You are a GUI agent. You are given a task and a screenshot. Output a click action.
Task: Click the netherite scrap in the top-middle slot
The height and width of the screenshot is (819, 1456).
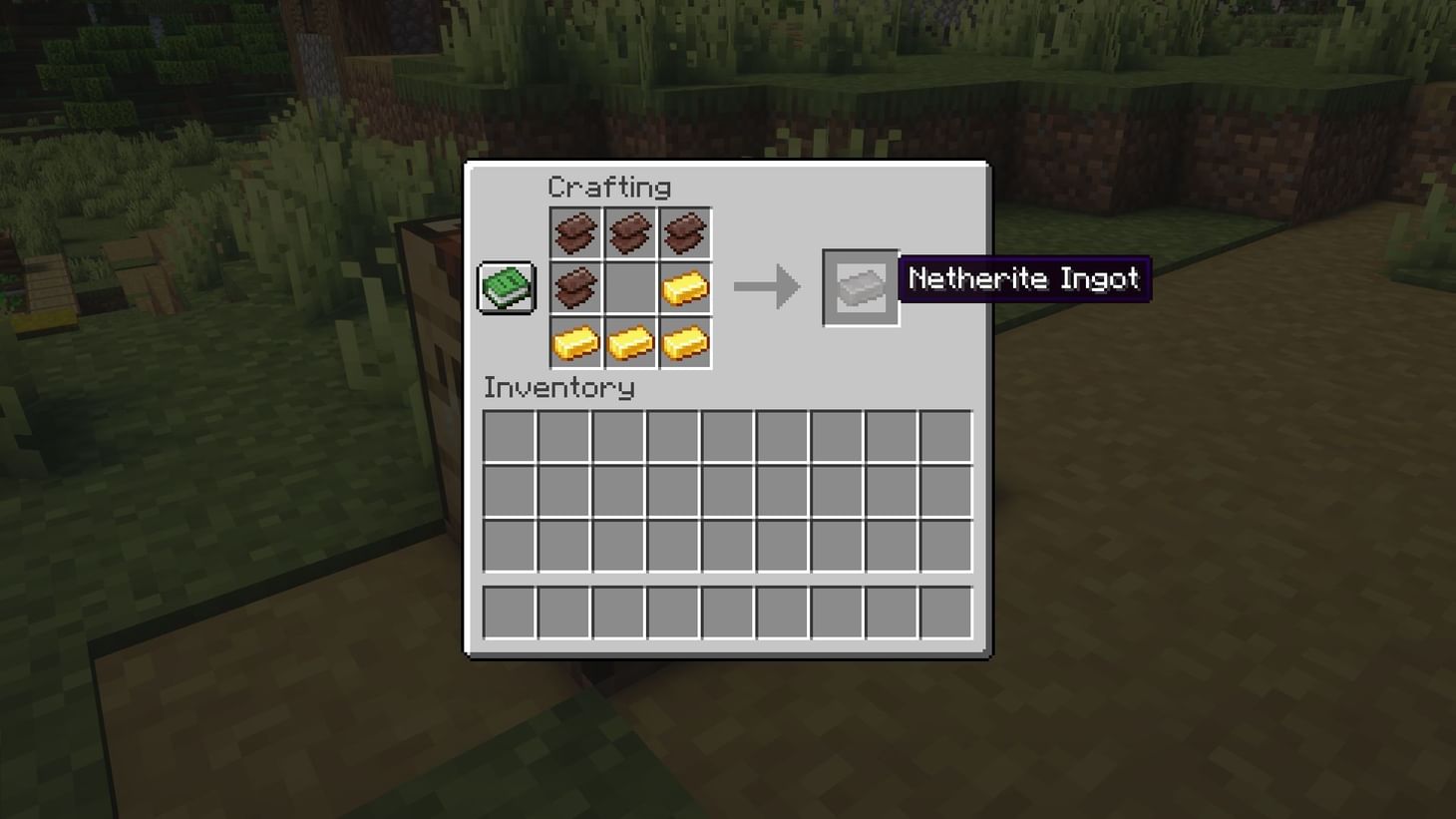click(630, 232)
